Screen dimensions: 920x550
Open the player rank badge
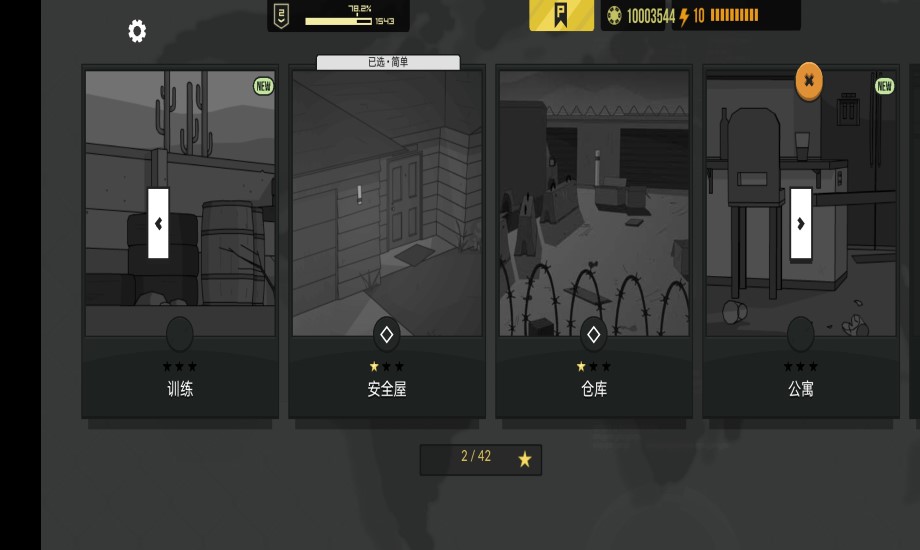pos(283,15)
